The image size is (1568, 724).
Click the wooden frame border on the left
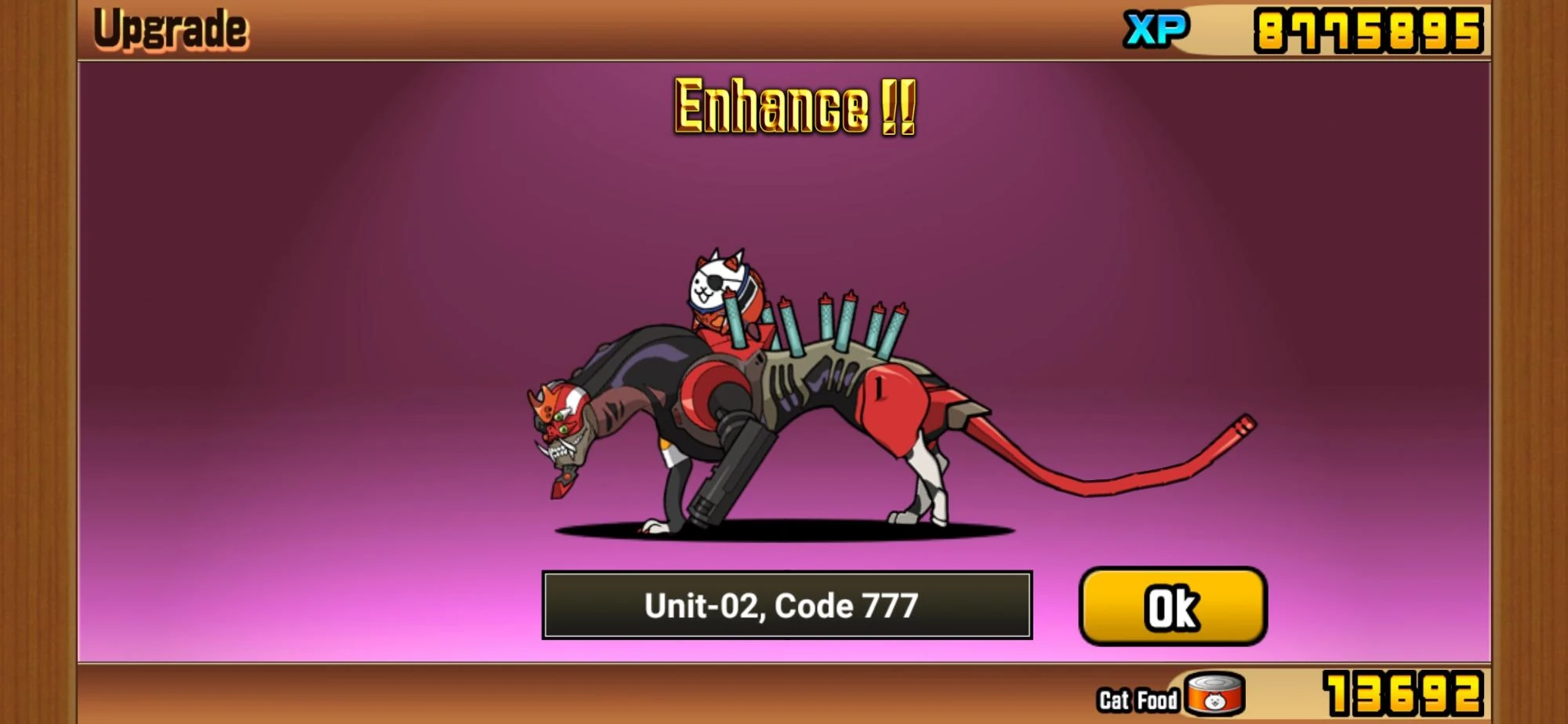(x=35, y=361)
